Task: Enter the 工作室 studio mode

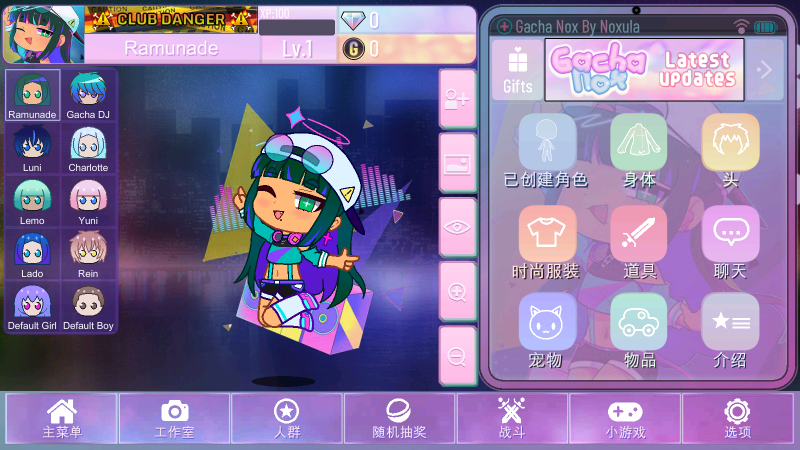Action: point(174,418)
